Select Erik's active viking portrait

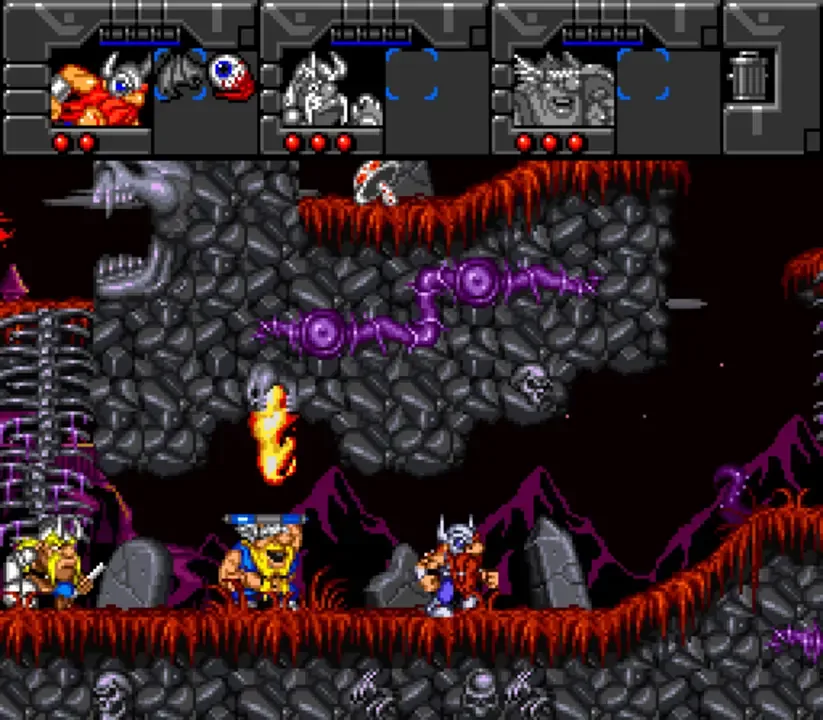[101, 88]
